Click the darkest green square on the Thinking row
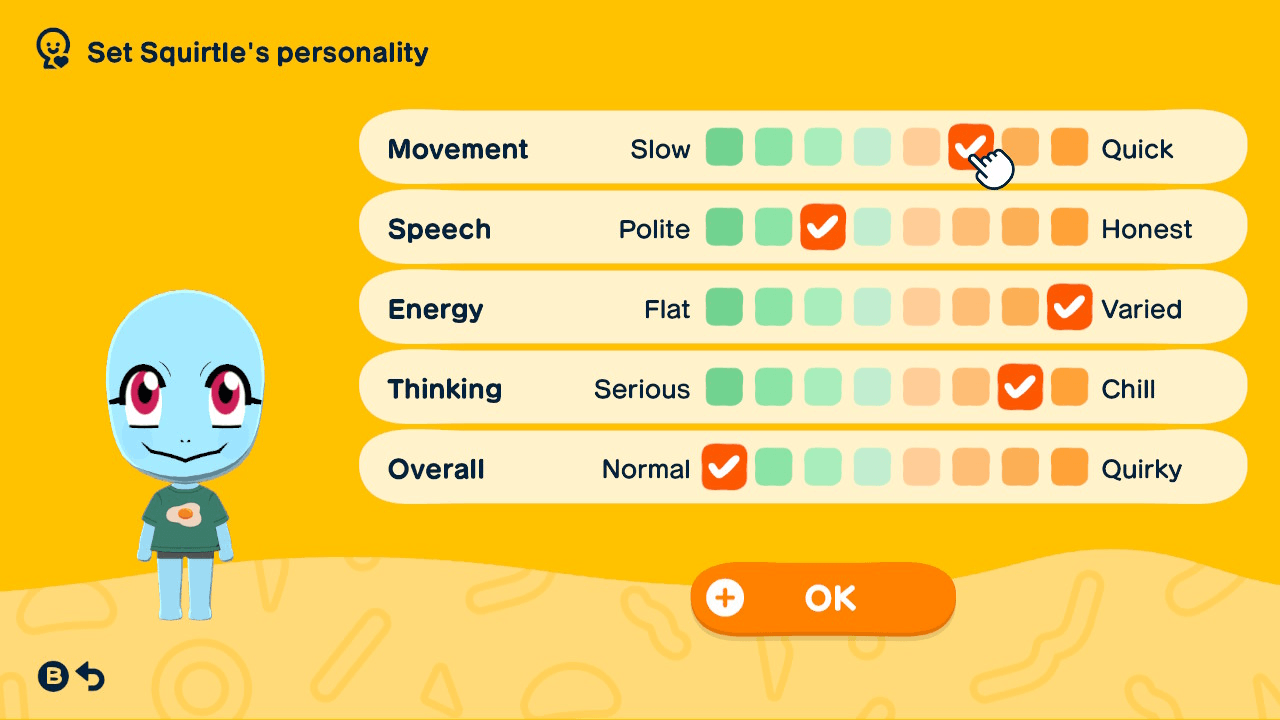 724,387
